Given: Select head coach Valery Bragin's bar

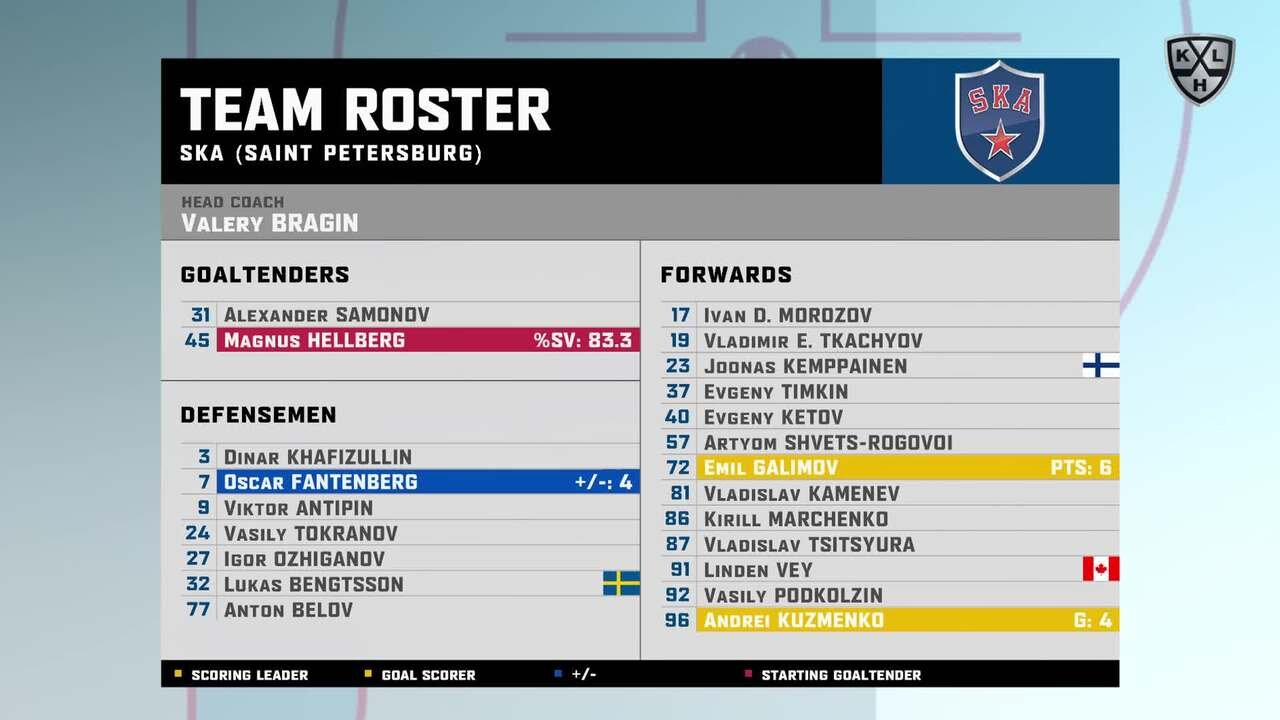Looking at the screenshot, I should point(640,213).
